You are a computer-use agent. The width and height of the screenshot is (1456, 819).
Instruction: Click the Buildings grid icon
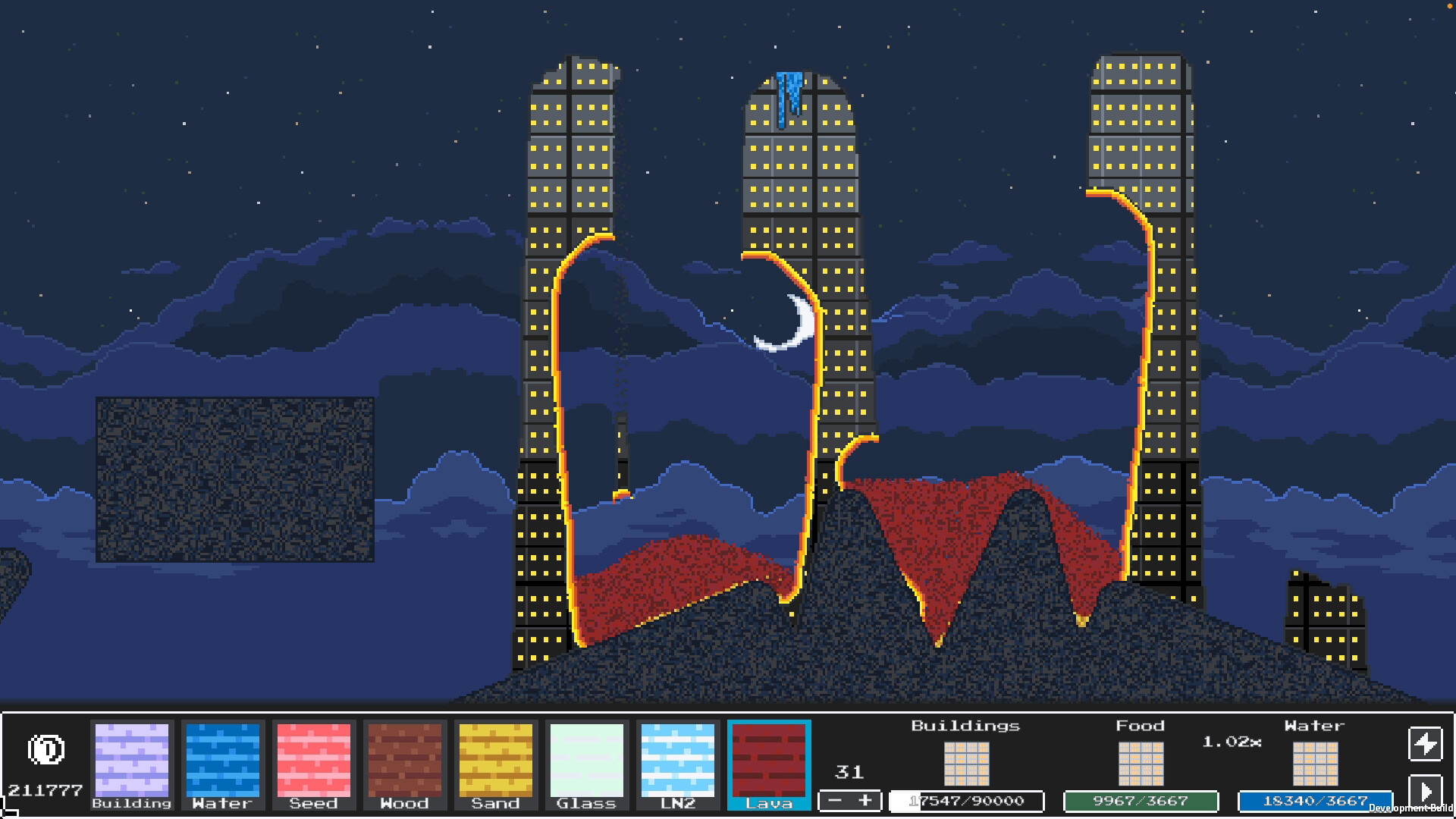point(967,764)
